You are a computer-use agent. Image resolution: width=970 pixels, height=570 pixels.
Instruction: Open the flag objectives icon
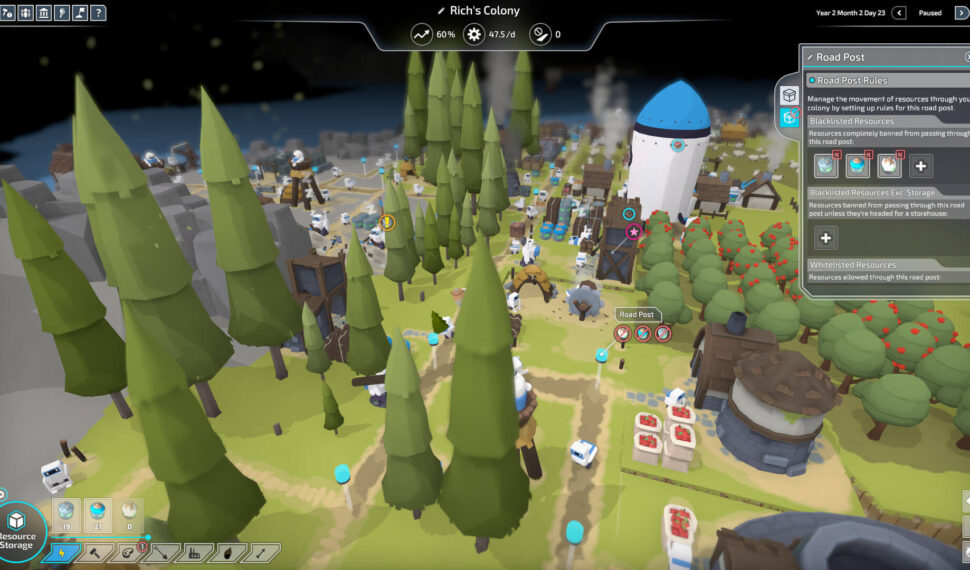click(x=81, y=12)
